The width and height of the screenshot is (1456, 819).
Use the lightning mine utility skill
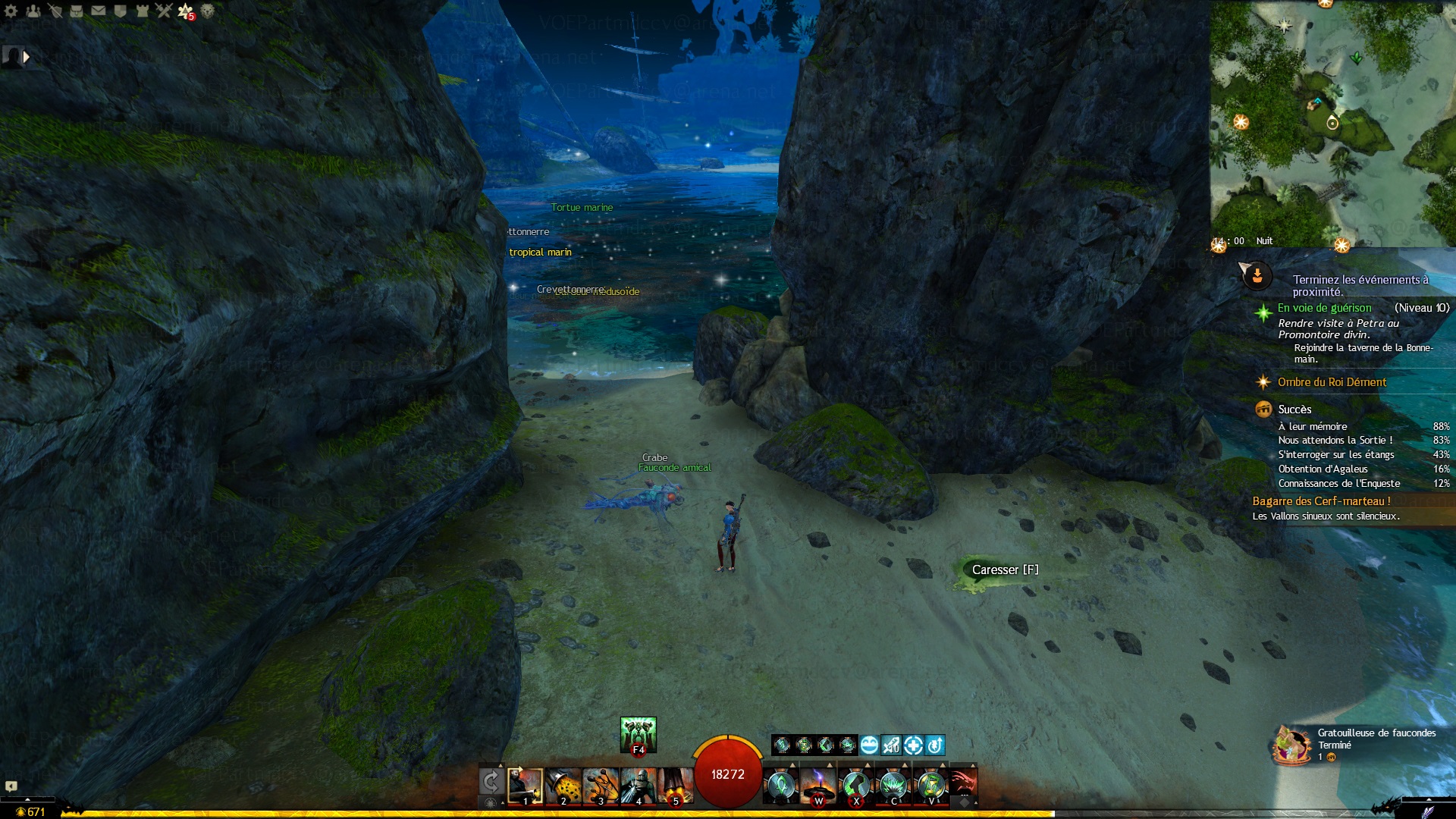click(818, 786)
